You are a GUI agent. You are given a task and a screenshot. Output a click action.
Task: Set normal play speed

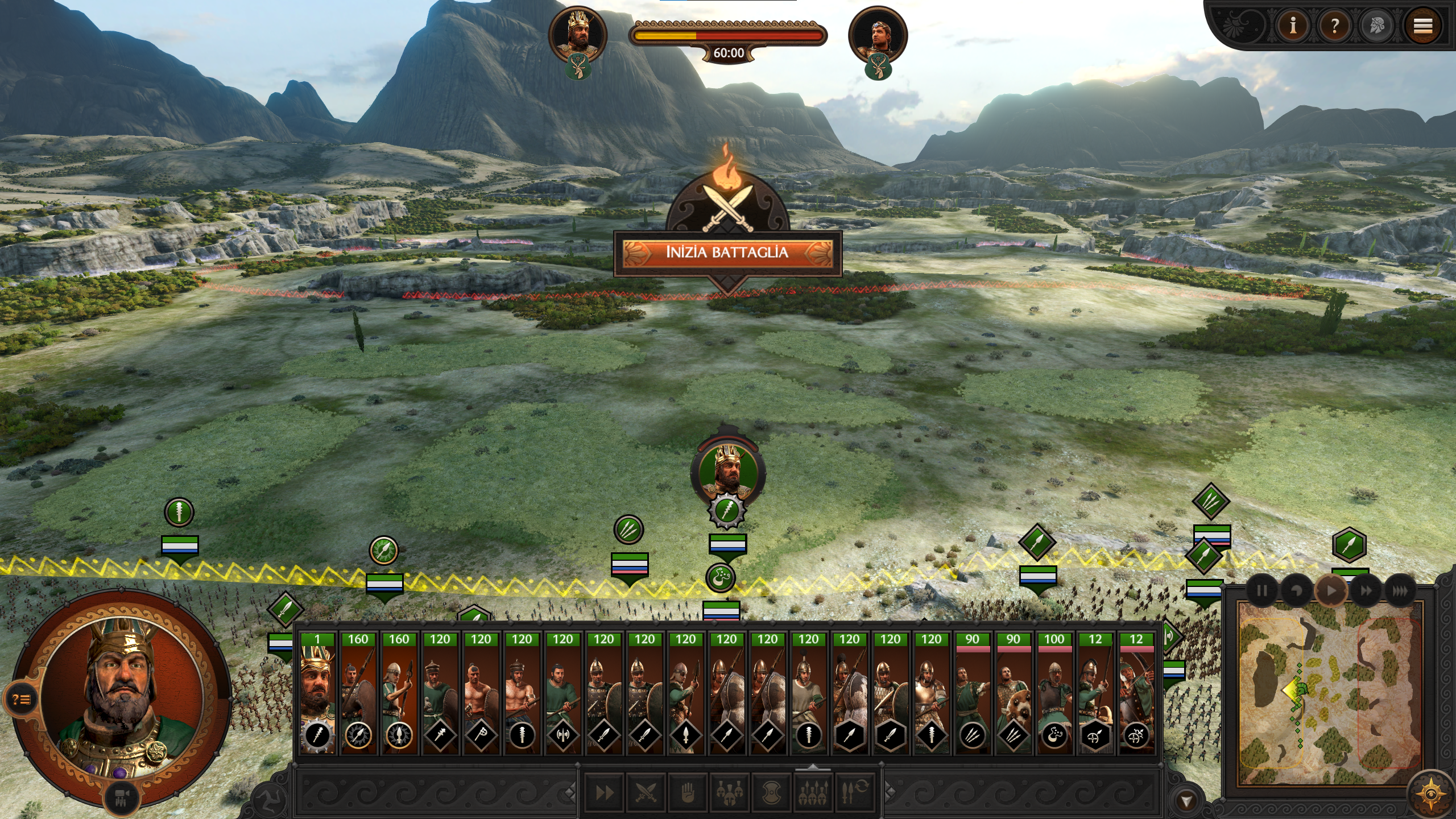pyautogui.click(x=1331, y=591)
